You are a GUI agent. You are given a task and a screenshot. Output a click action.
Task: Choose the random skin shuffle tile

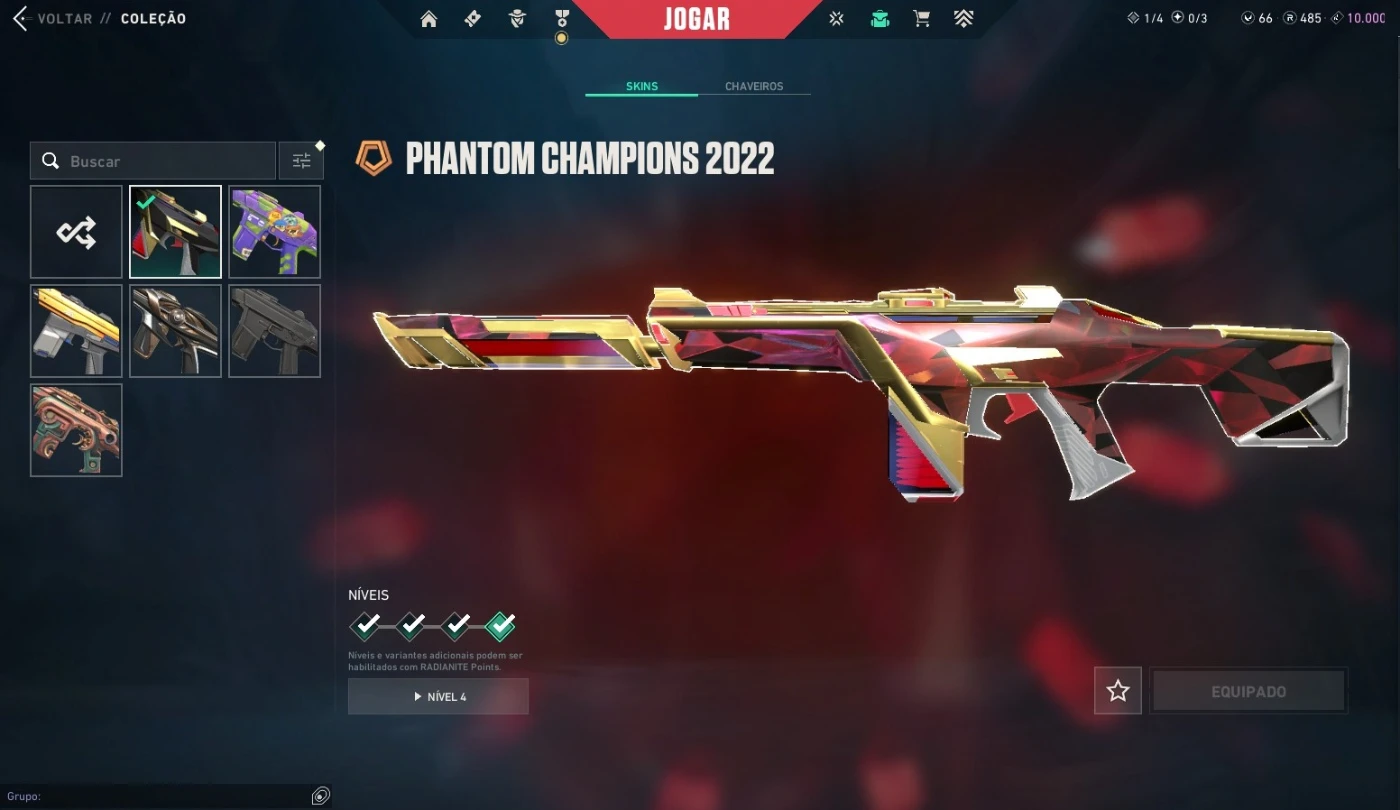[76, 232]
